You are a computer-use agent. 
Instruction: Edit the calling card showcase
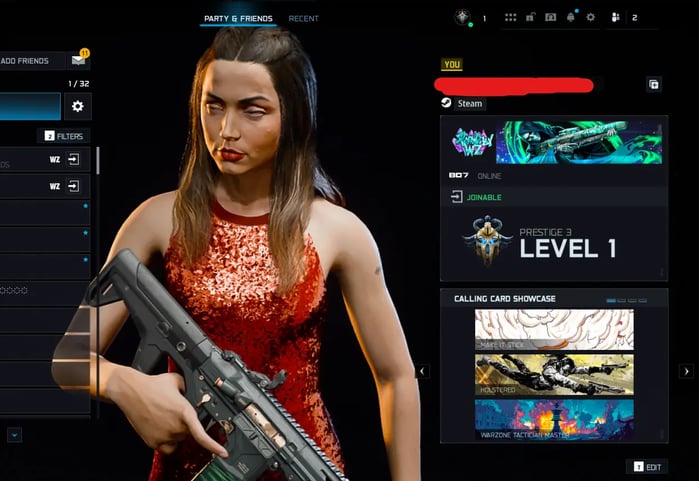click(x=647, y=467)
